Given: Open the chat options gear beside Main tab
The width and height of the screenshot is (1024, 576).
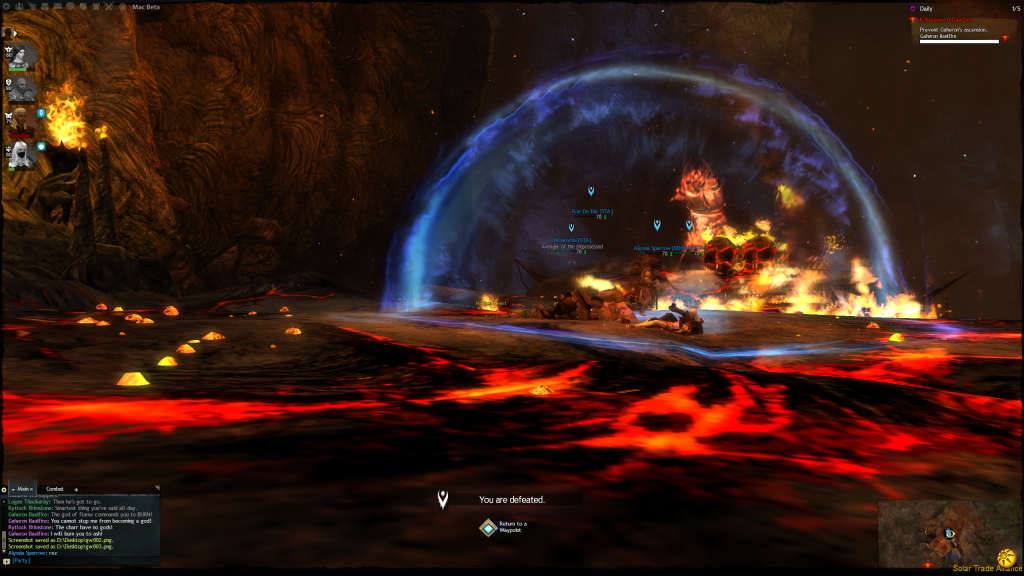Looking at the screenshot, I should coord(4,489).
